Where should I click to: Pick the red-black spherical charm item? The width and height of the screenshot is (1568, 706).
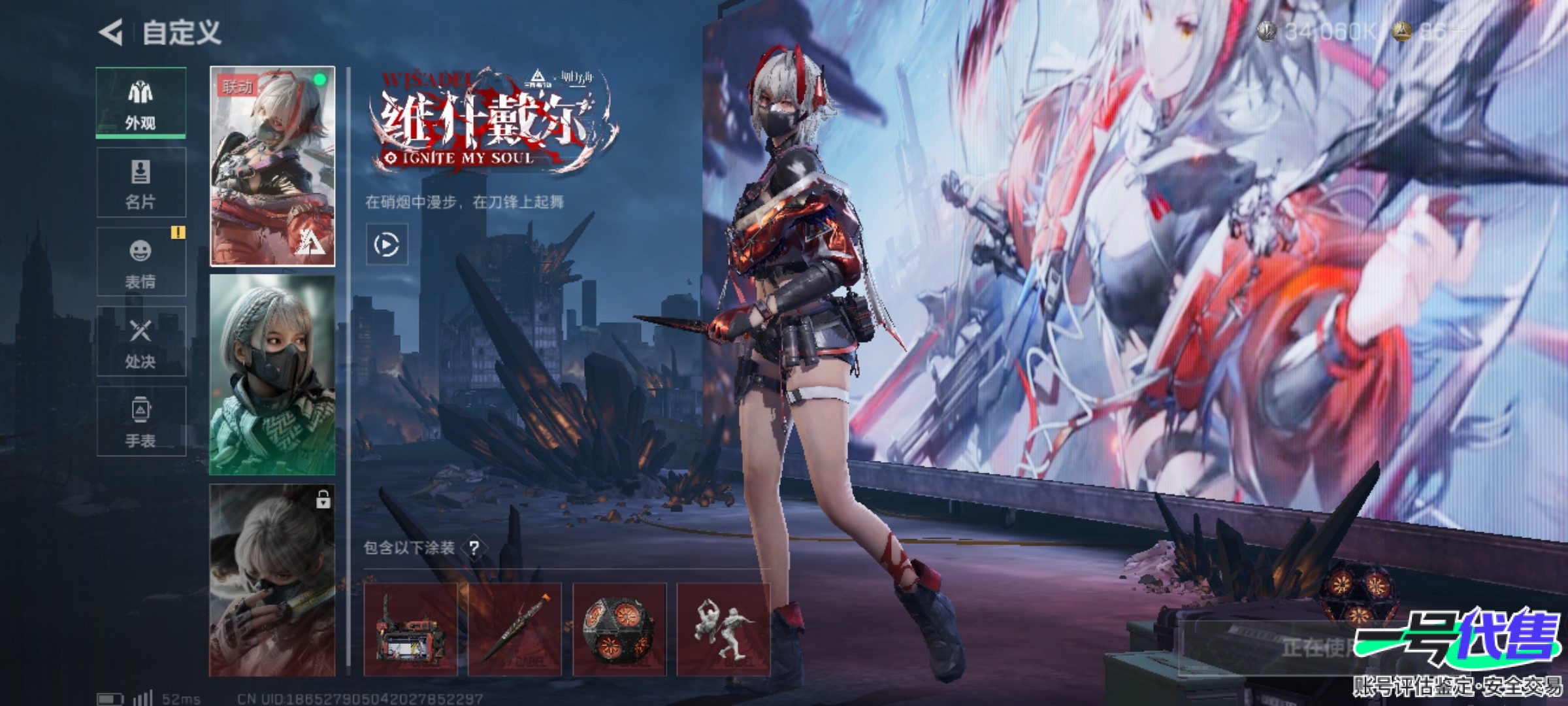click(x=619, y=630)
